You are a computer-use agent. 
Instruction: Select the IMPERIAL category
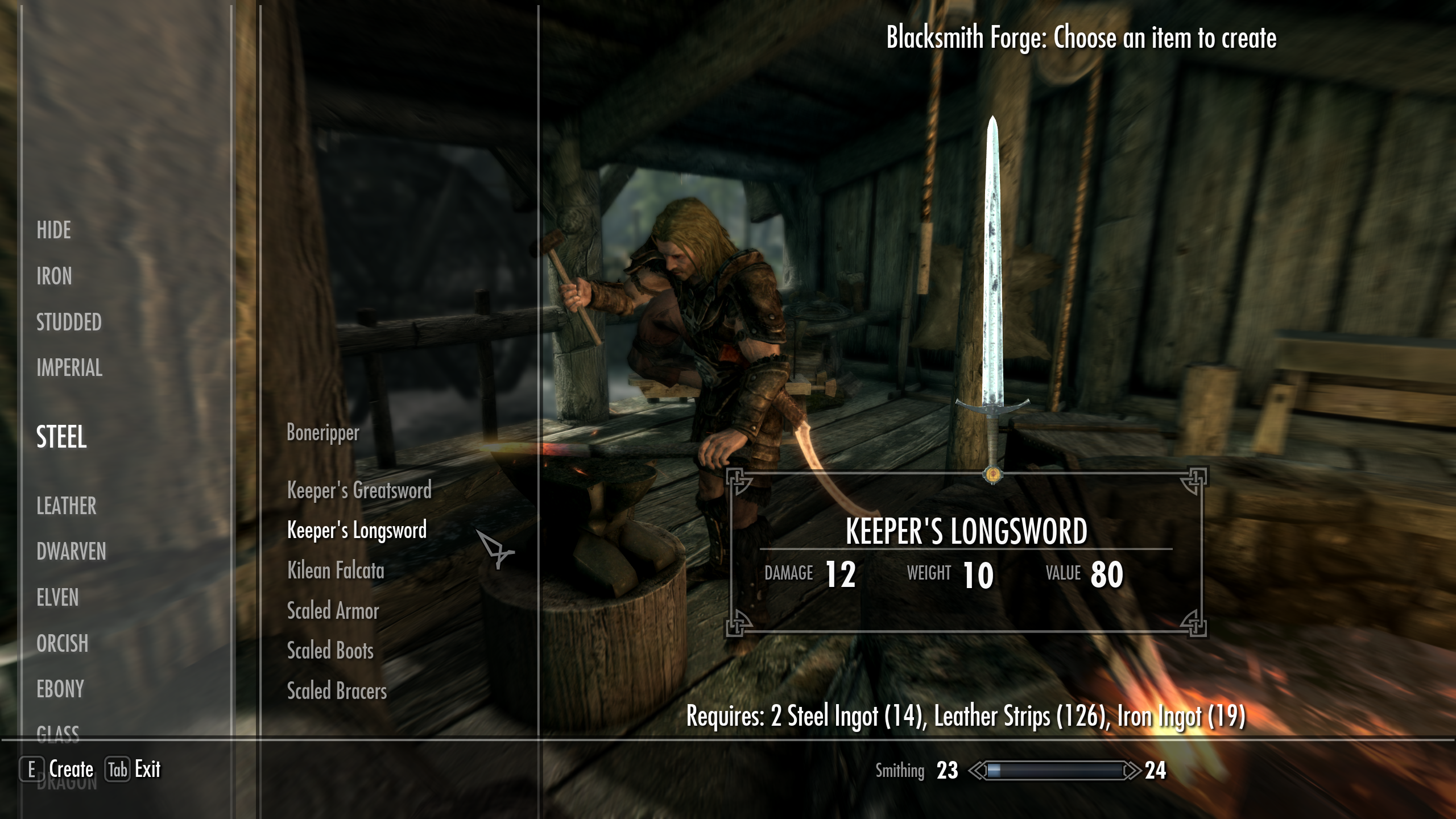click(69, 369)
